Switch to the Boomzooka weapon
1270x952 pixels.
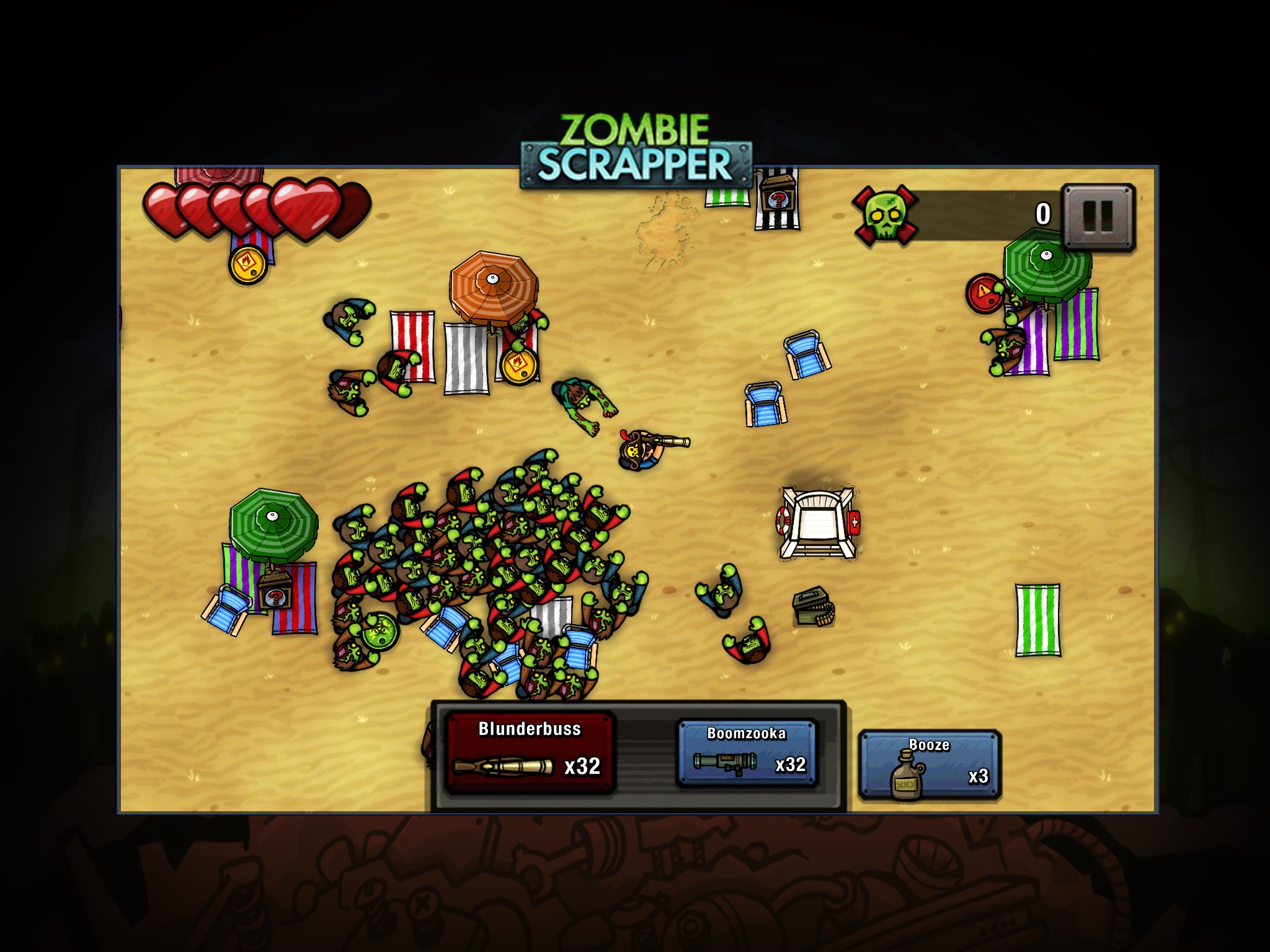(x=747, y=753)
